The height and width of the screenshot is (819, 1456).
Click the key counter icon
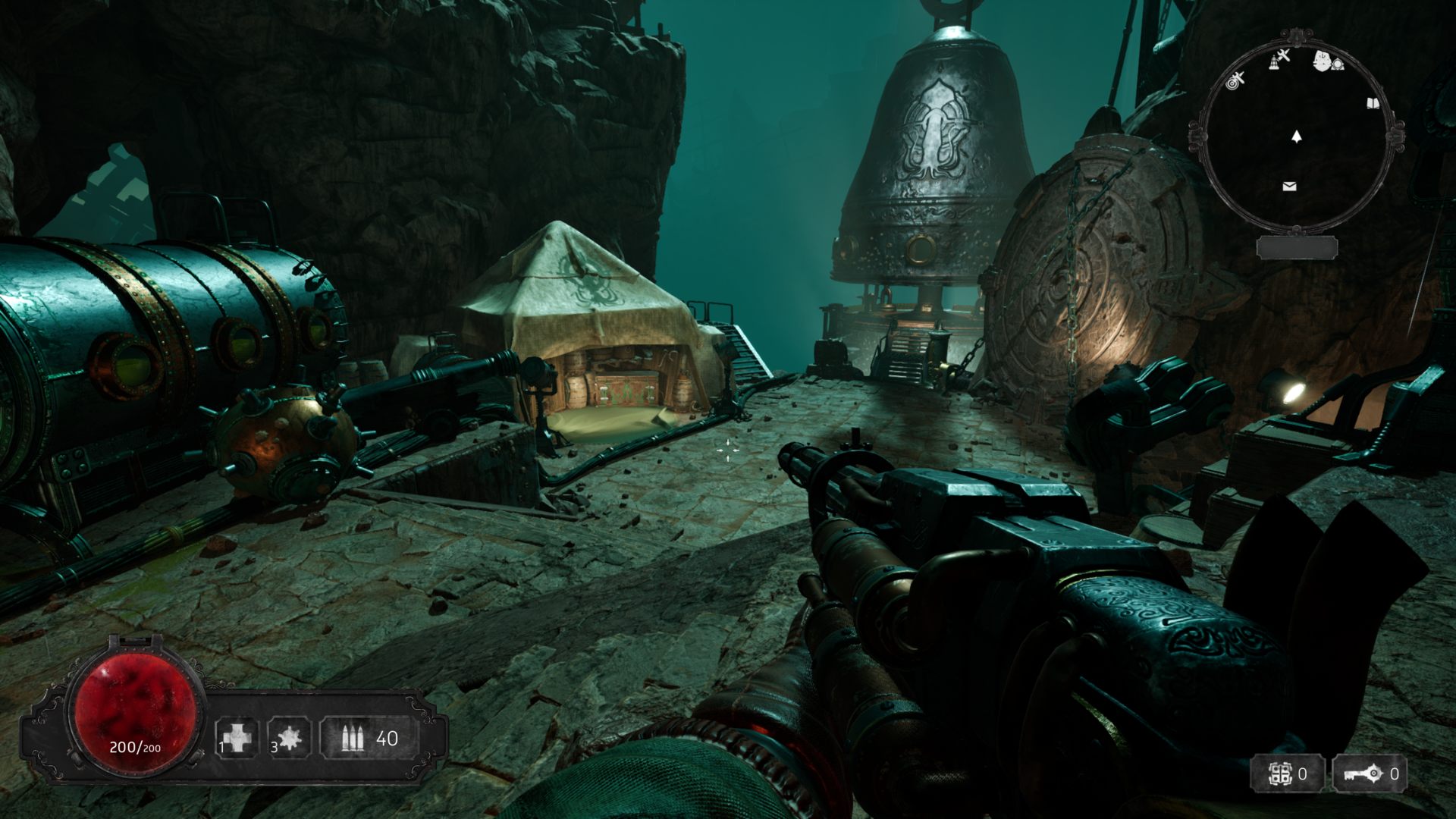coord(1361,774)
